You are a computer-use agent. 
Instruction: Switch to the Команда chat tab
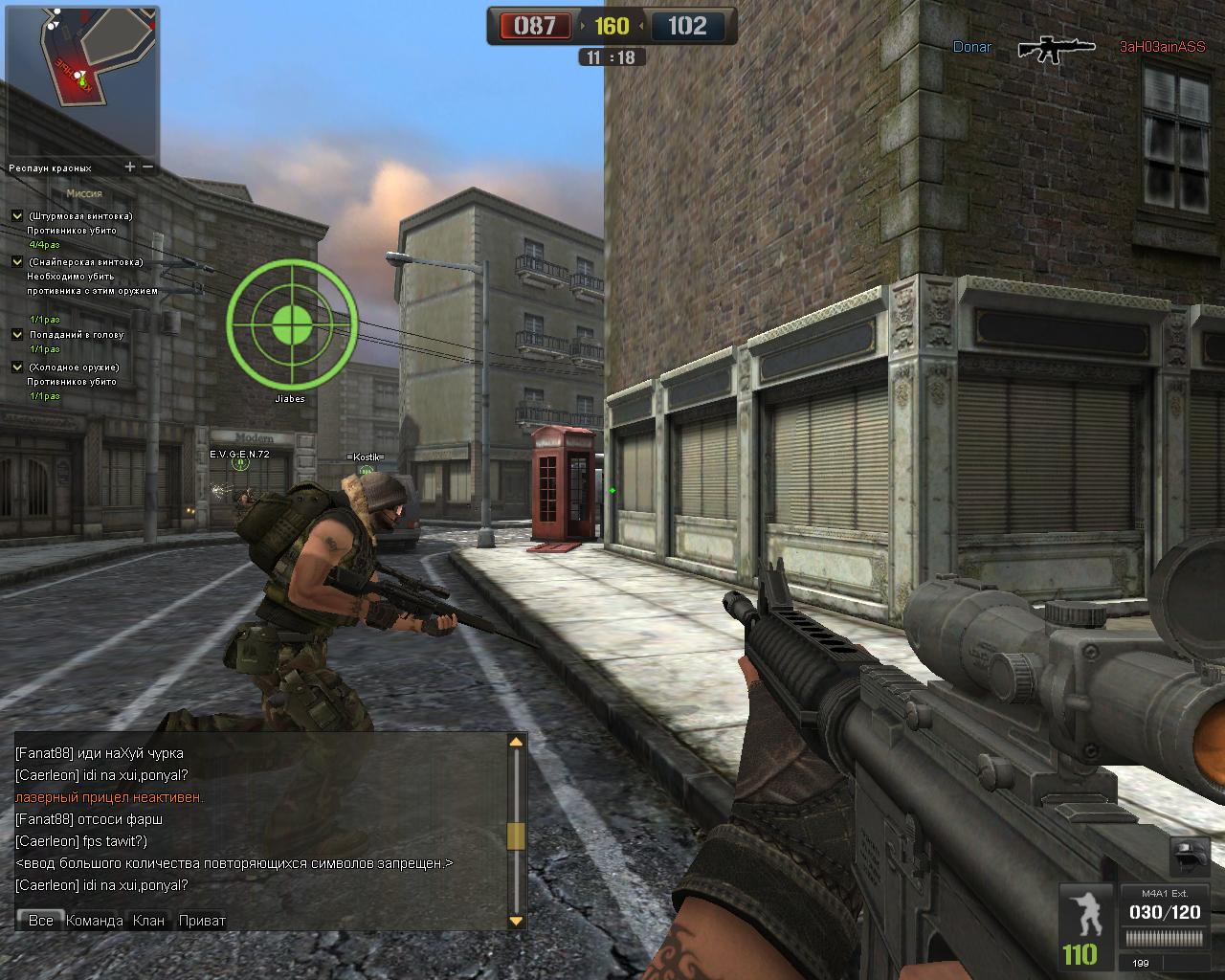[94, 920]
